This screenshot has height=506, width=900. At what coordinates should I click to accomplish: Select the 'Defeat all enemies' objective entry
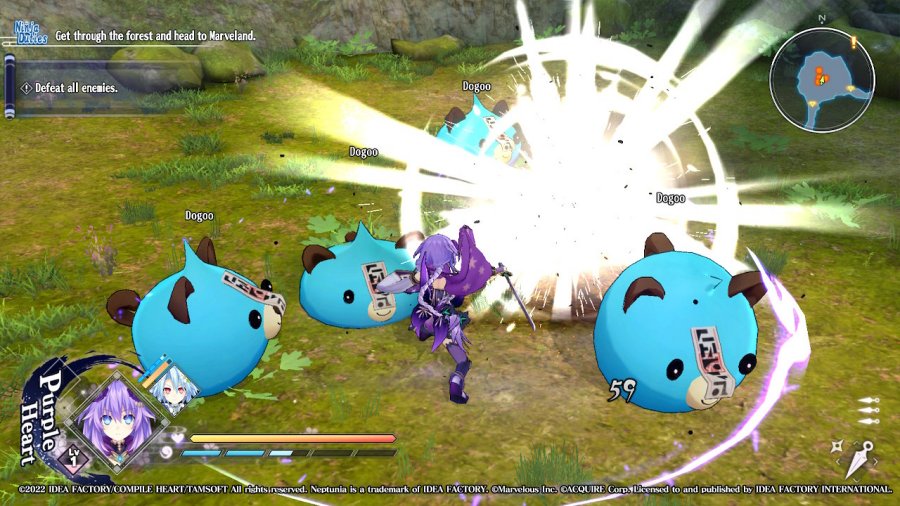77,88
